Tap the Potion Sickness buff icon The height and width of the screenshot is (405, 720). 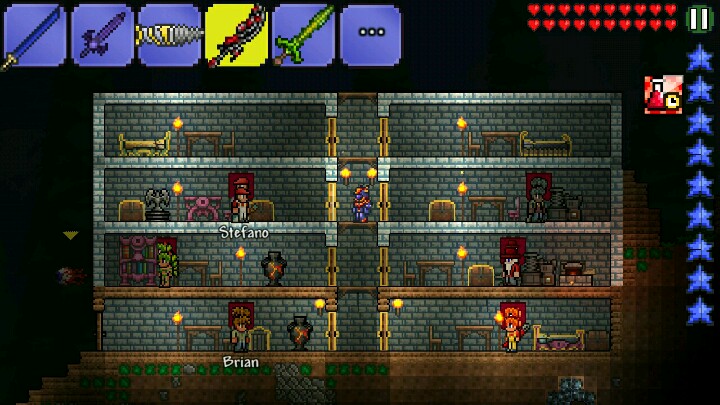point(662,94)
